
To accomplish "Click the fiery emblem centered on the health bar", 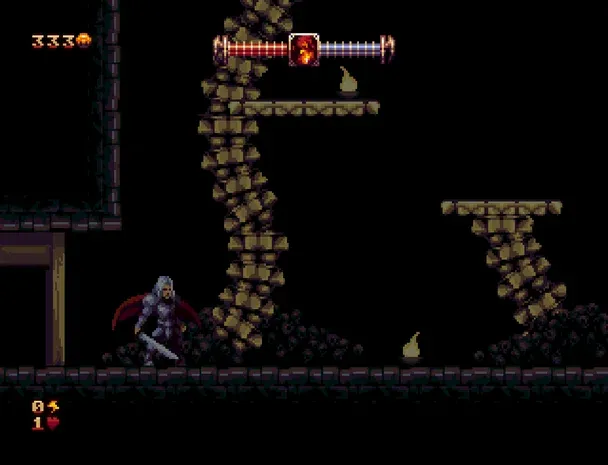I will tap(304, 49).
